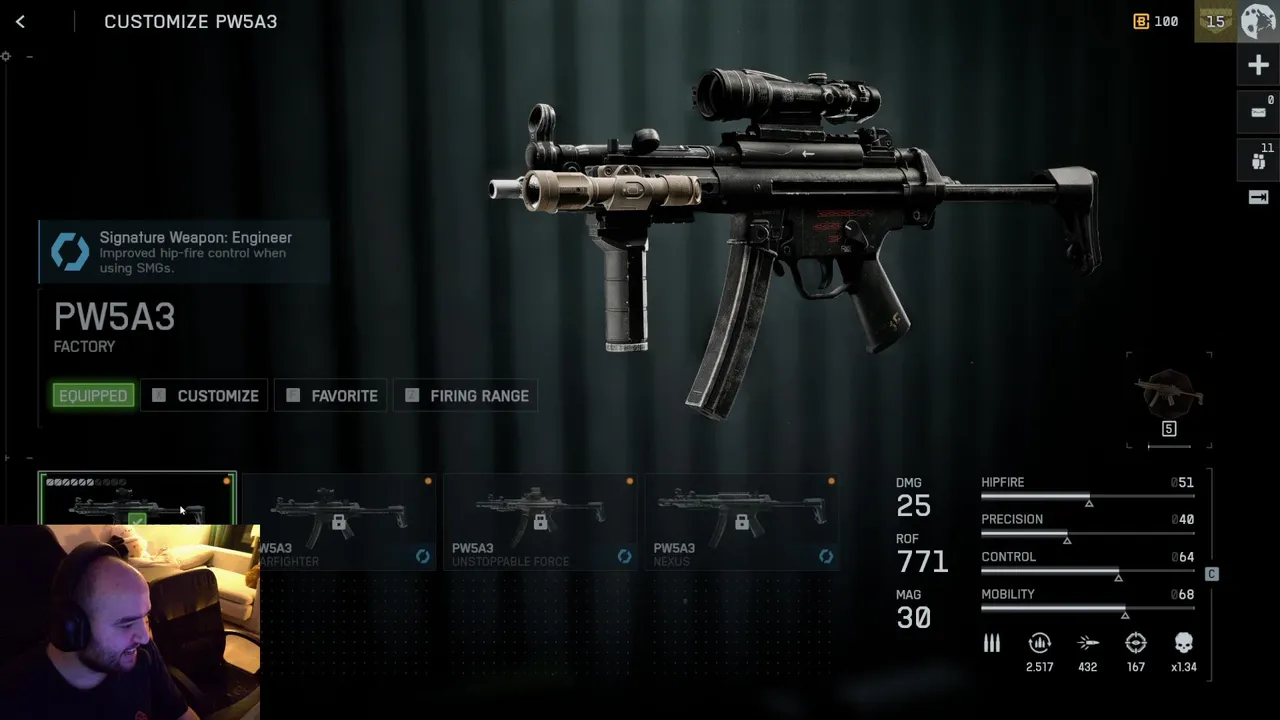Select the locked Unstoppable Force package
Viewport: 1280px width, 720px height.
(x=540, y=521)
